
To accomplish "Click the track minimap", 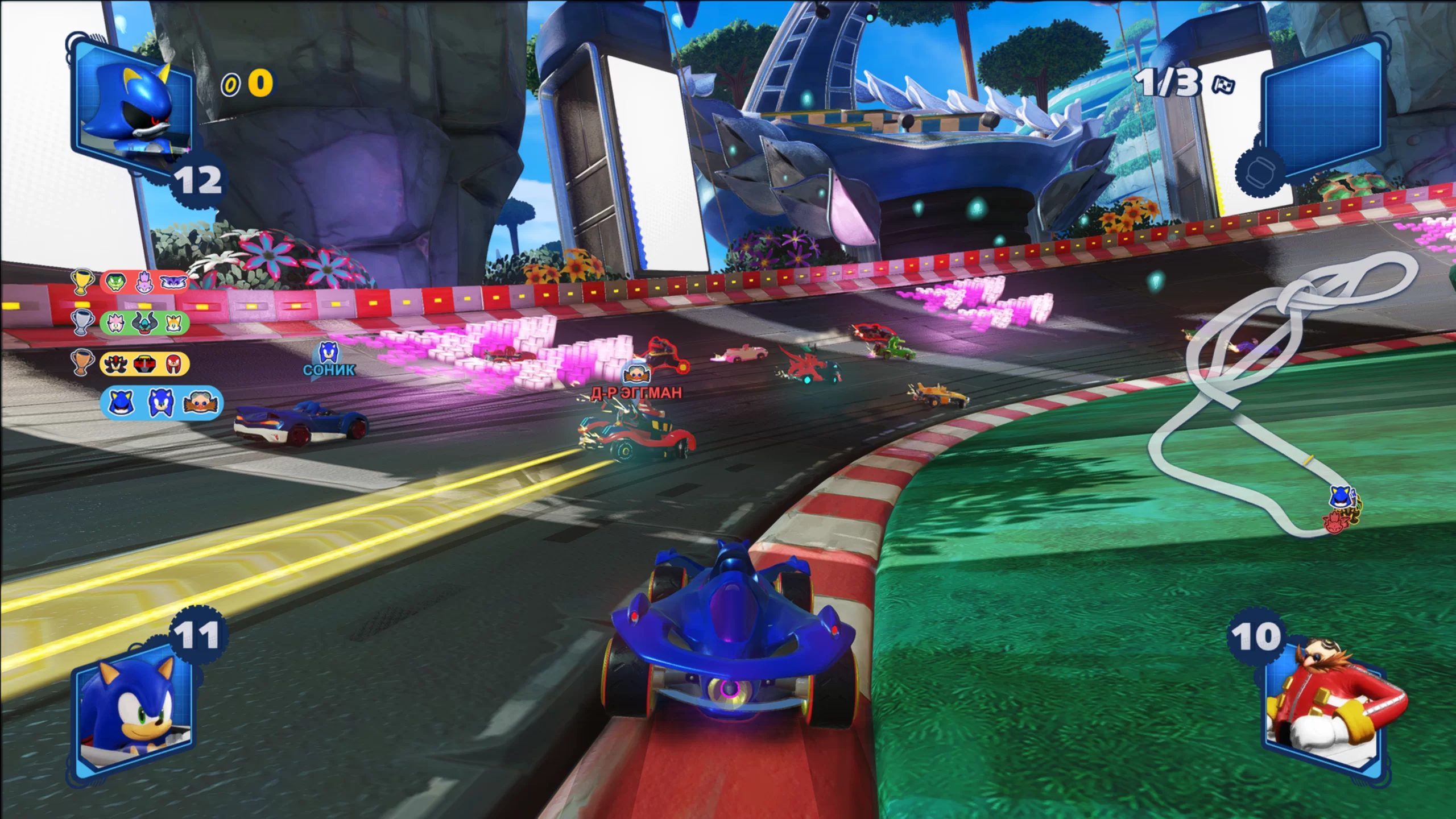I will (1280, 398).
